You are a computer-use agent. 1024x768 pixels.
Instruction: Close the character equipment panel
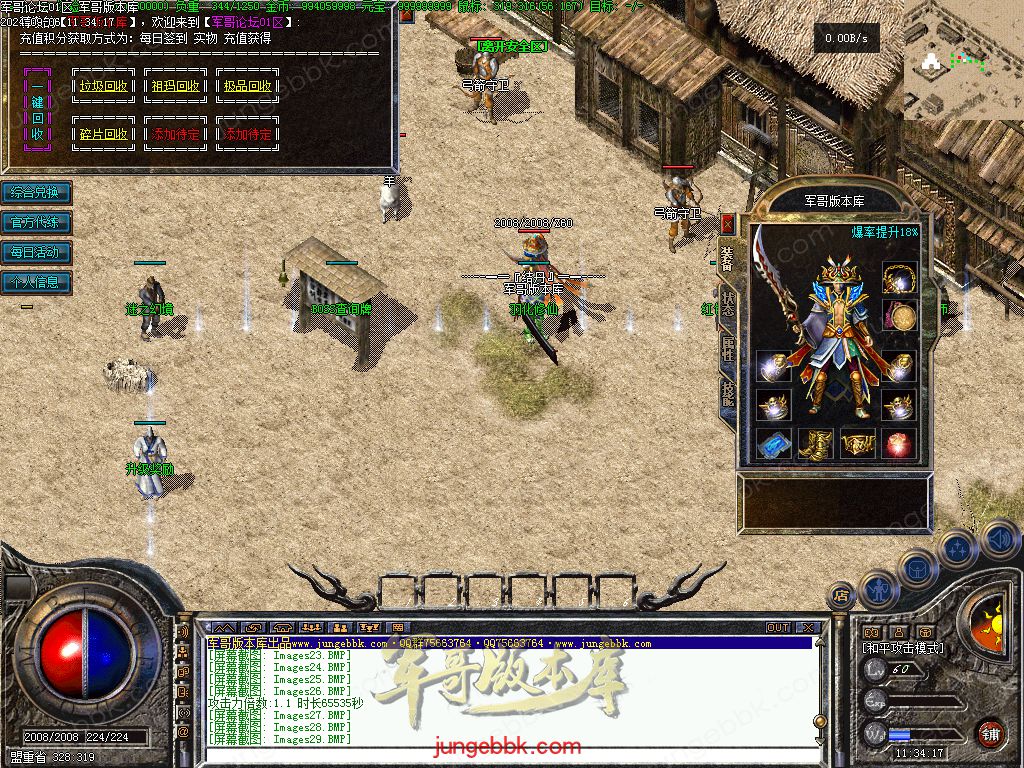tap(727, 223)
